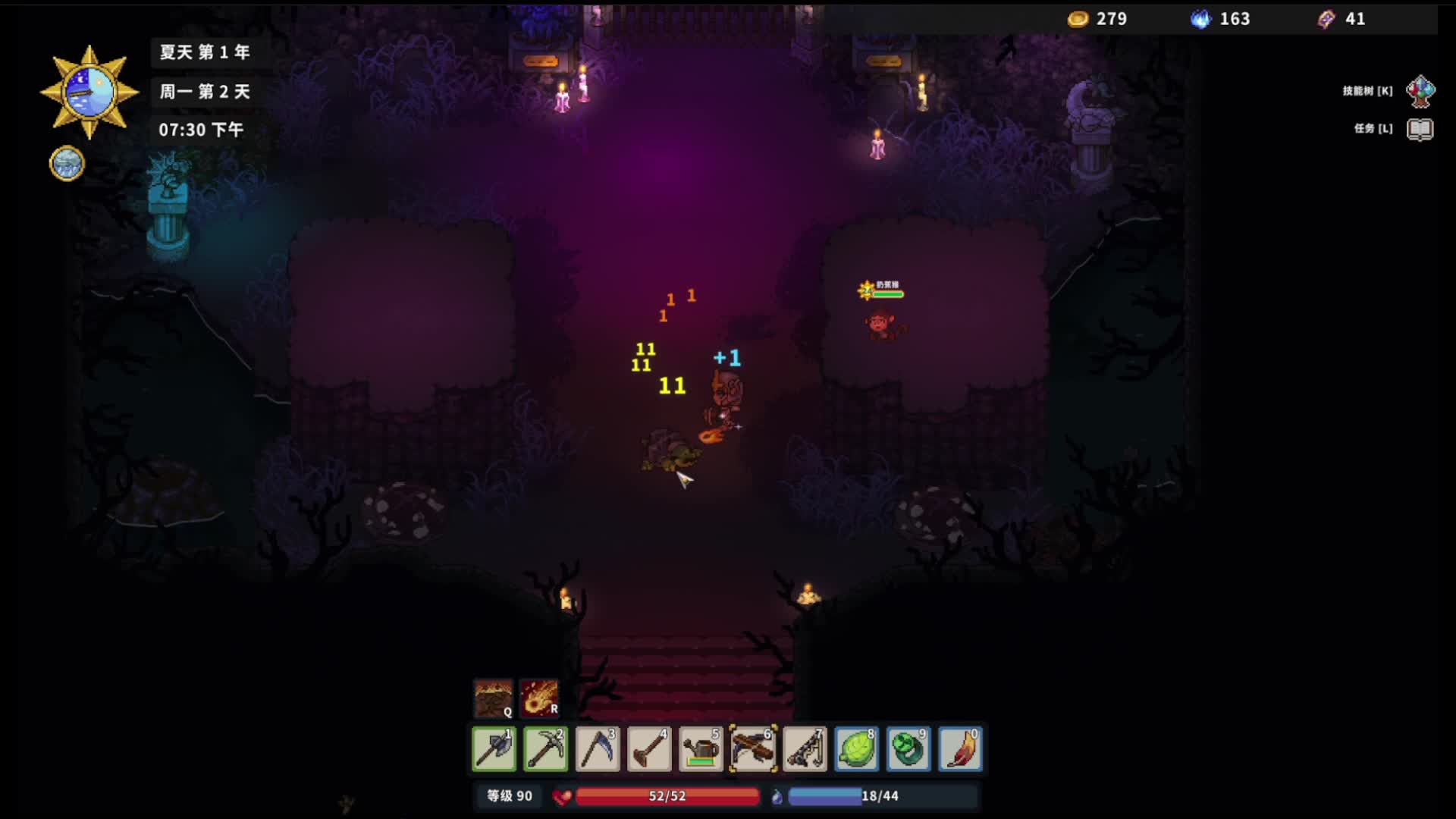Select the watering can slot
The width and height of the screenshot is (1456, 819).
tap(701, 749)
